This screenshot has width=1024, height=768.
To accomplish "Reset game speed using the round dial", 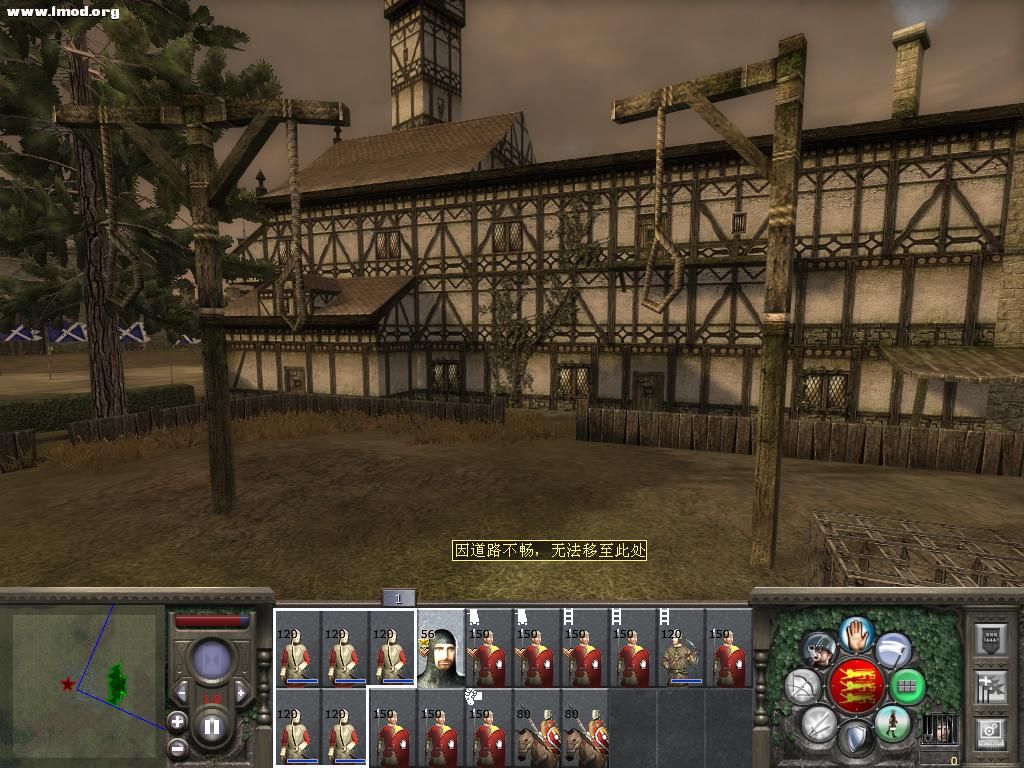I will [x=211, y=659].
